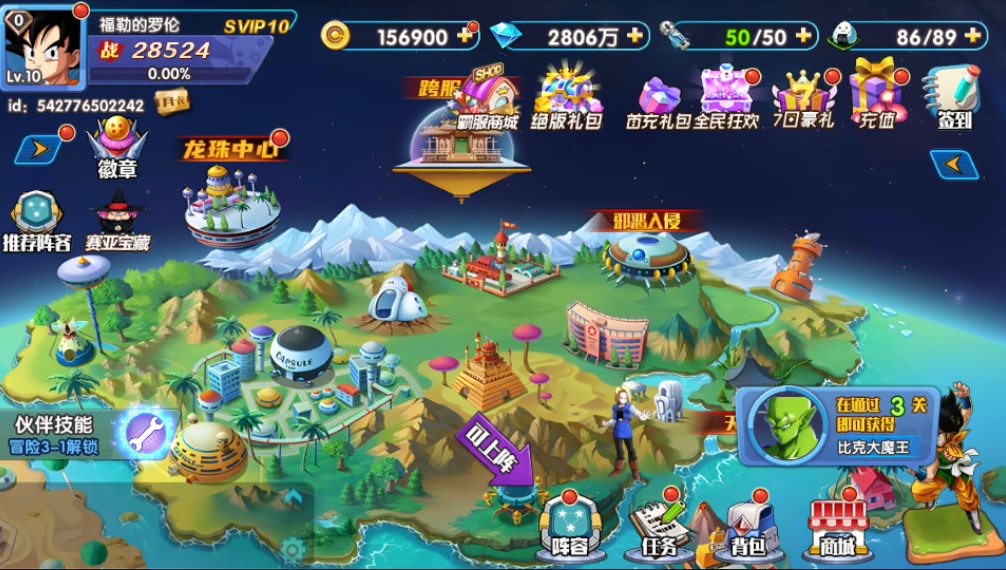Enter the 霸服商城 shop icon
This screenshot has width=1006, height=570.
tap(487, 98)
